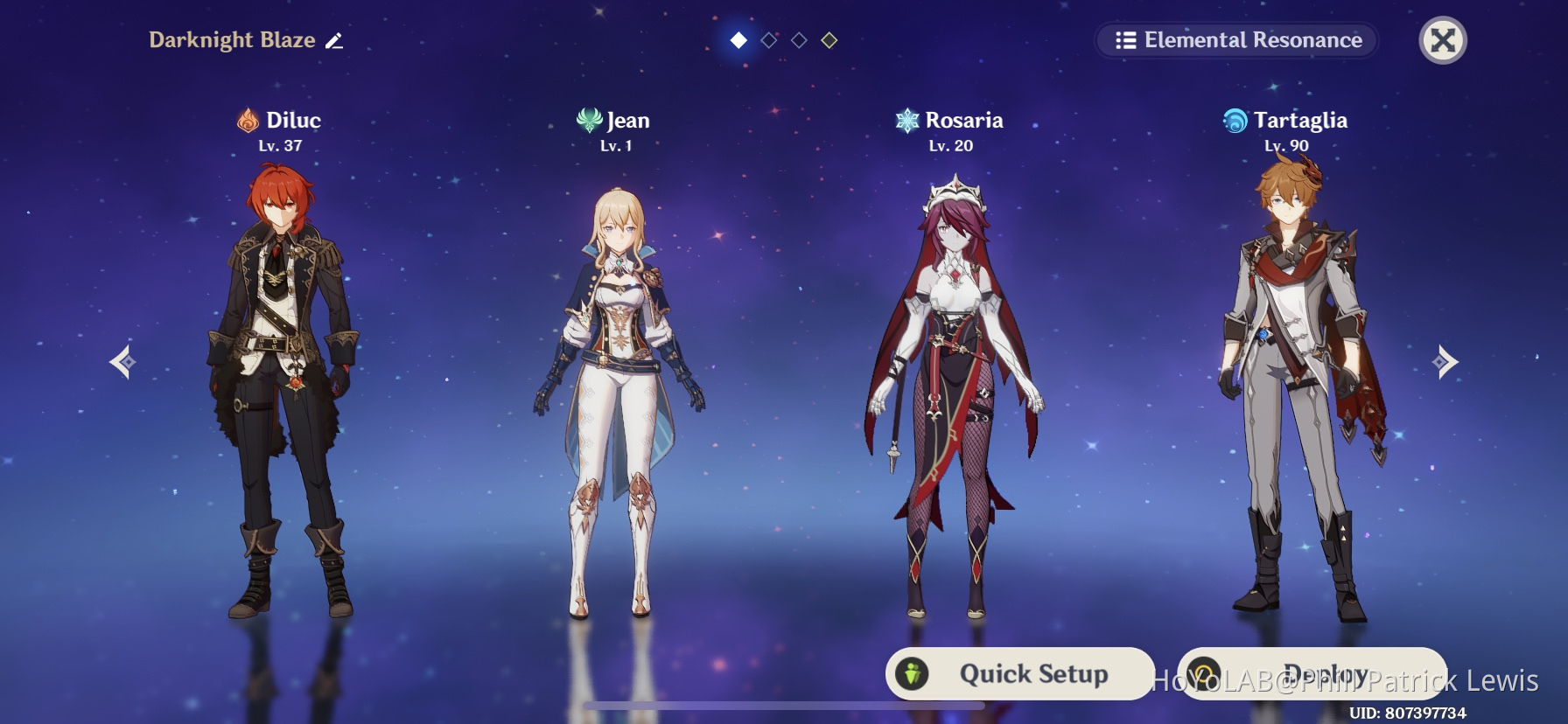Switch to the Darknight Blaze team name label
The image size is (1568, 724).
point(233,39)
